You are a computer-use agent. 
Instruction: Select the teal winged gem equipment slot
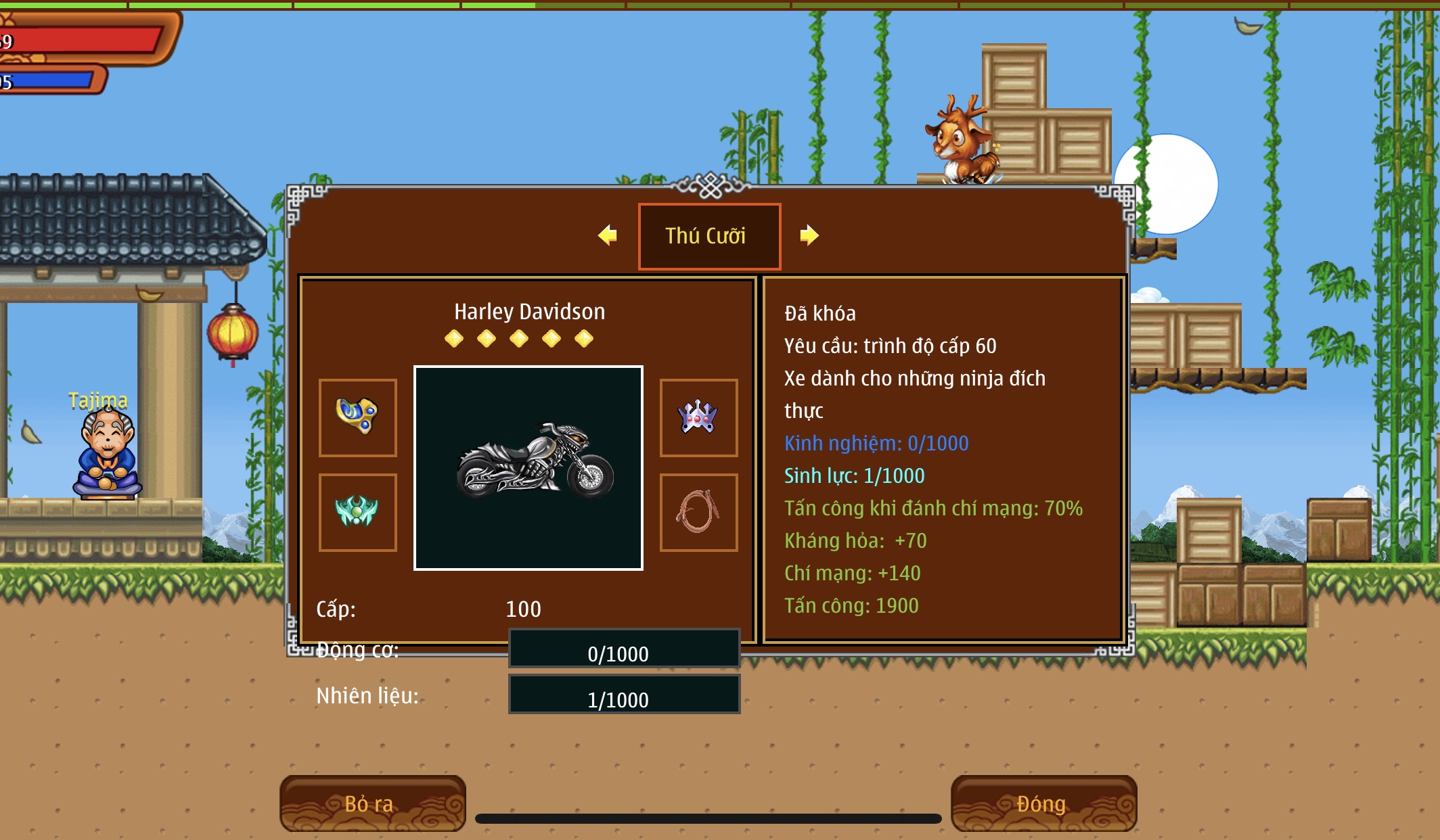pos(358,512)
